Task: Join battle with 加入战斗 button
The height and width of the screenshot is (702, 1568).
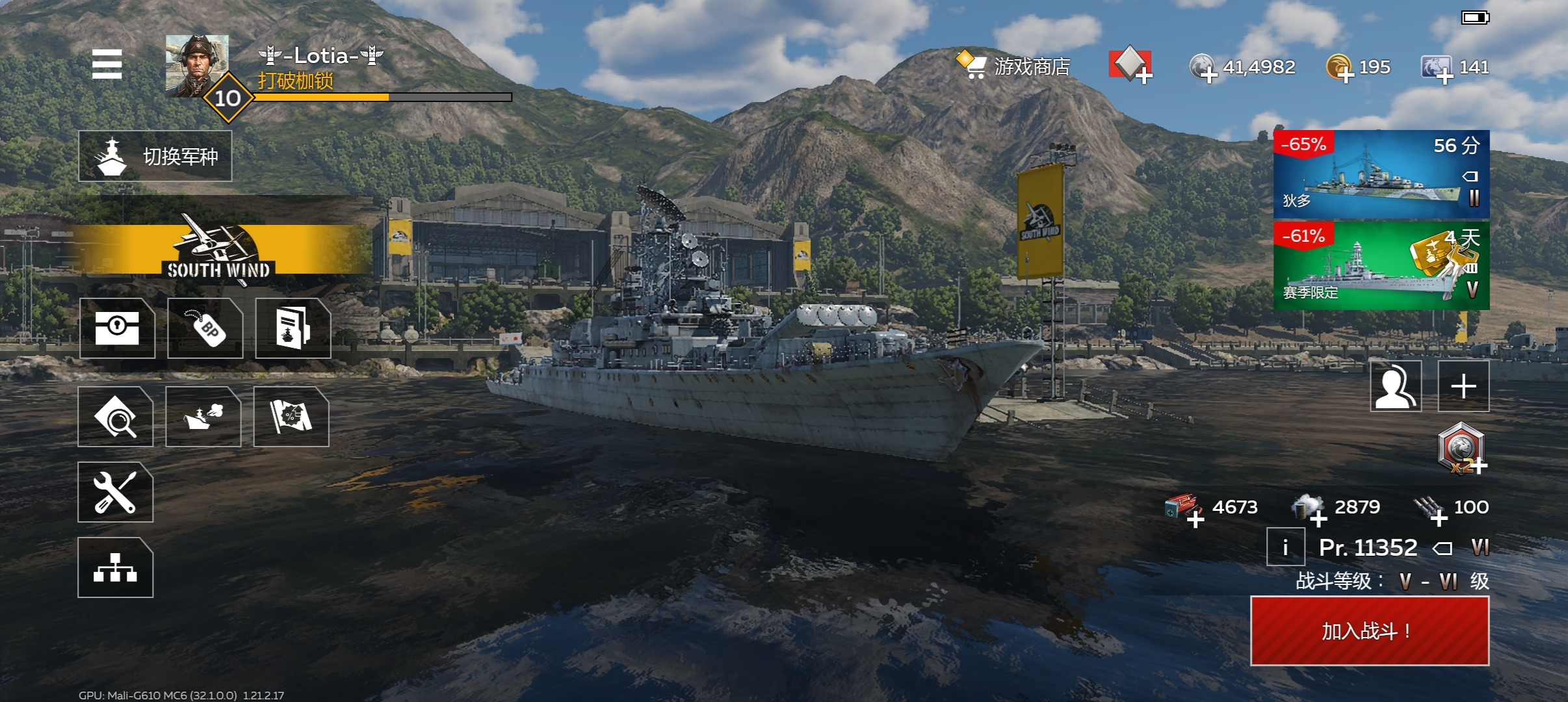Action: [x=1370, y=630]
